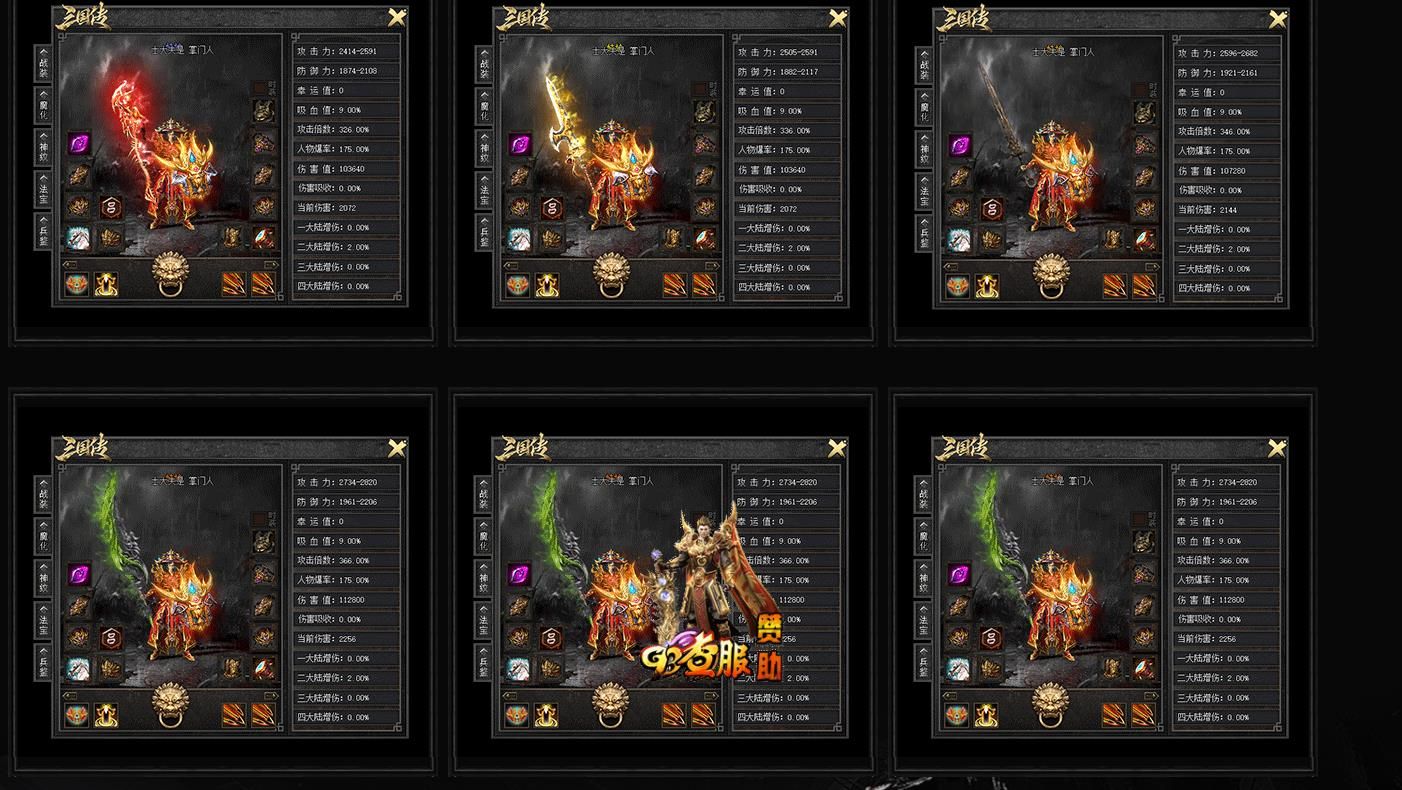Switch to 法宝 tab beside golden-sword panel
1402x790 pixels.
pos(484,191)
